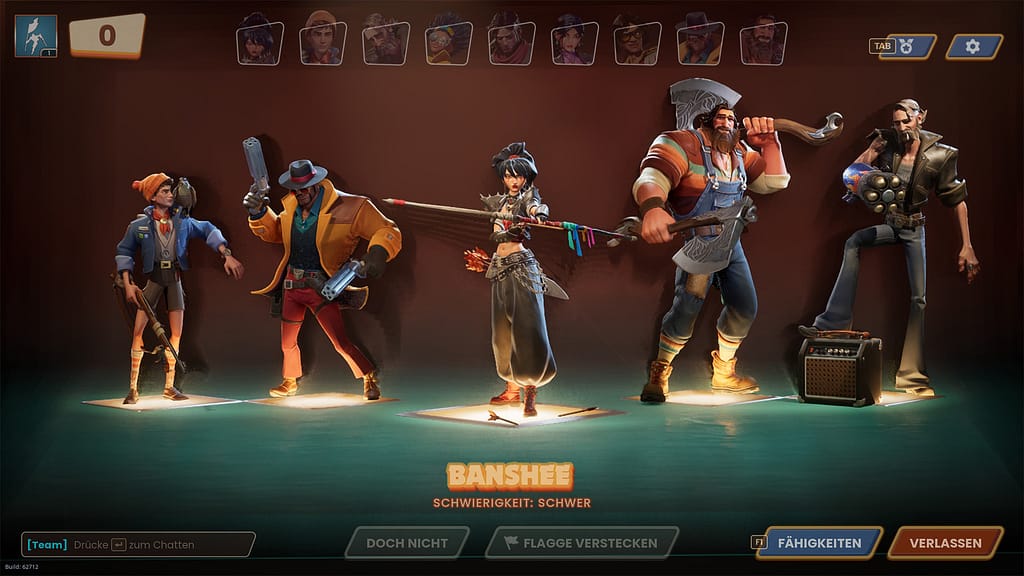Choose the cowboy hat character portrait
Screen dimensions: 1024x576
tap(700, 42)
